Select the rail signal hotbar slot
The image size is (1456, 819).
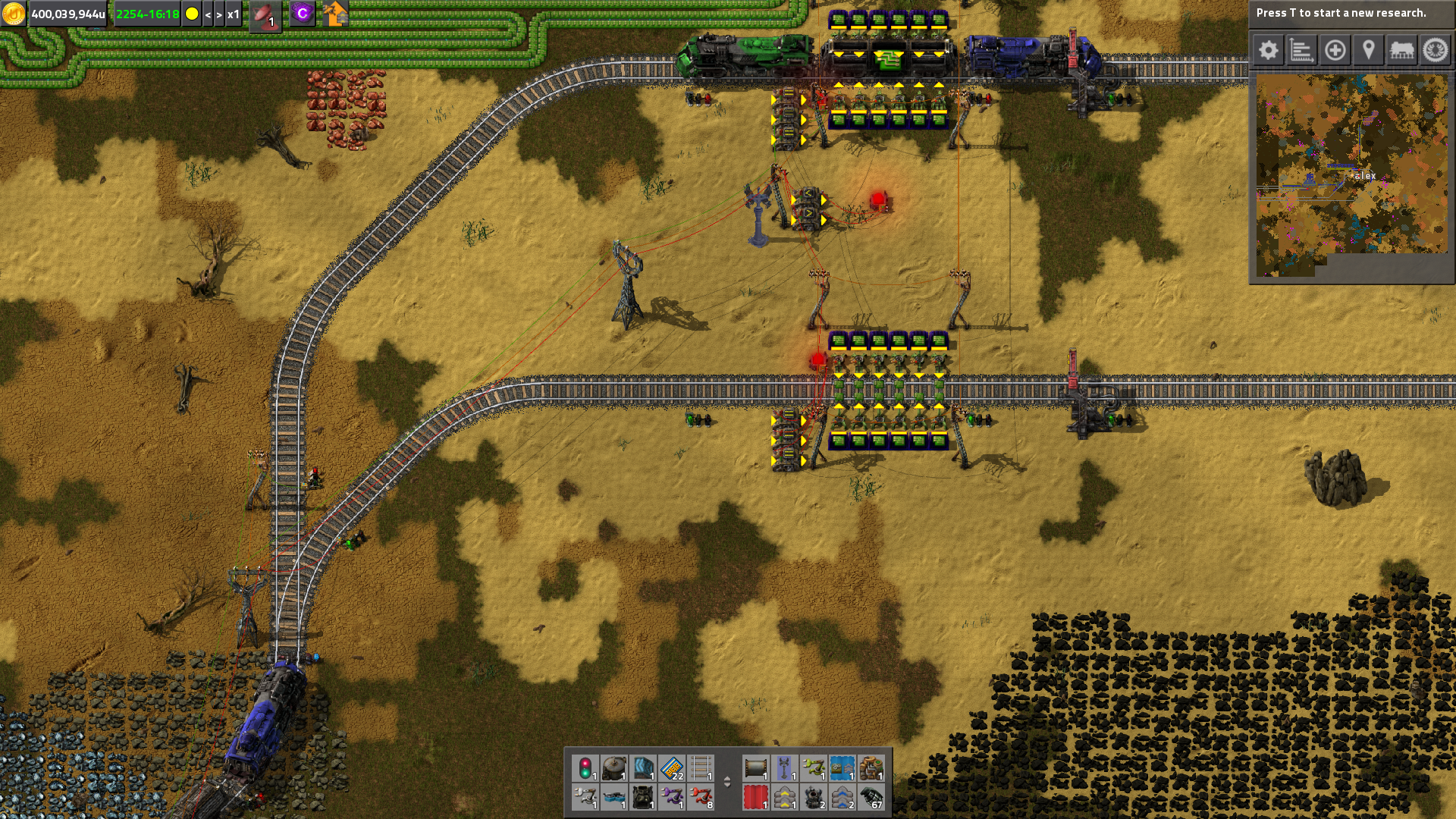click(585, 768)
